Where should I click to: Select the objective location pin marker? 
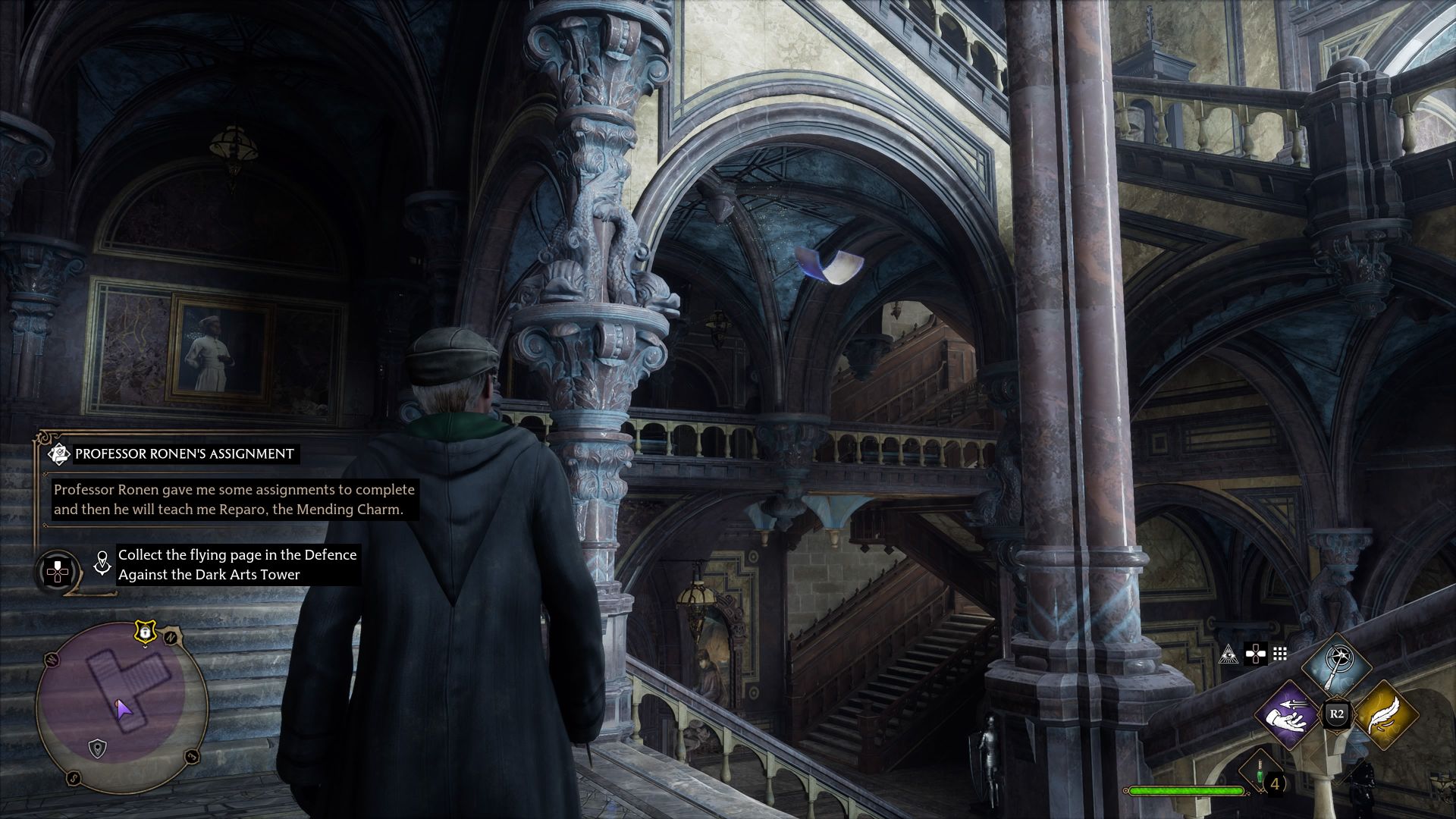tap(102, 563)
